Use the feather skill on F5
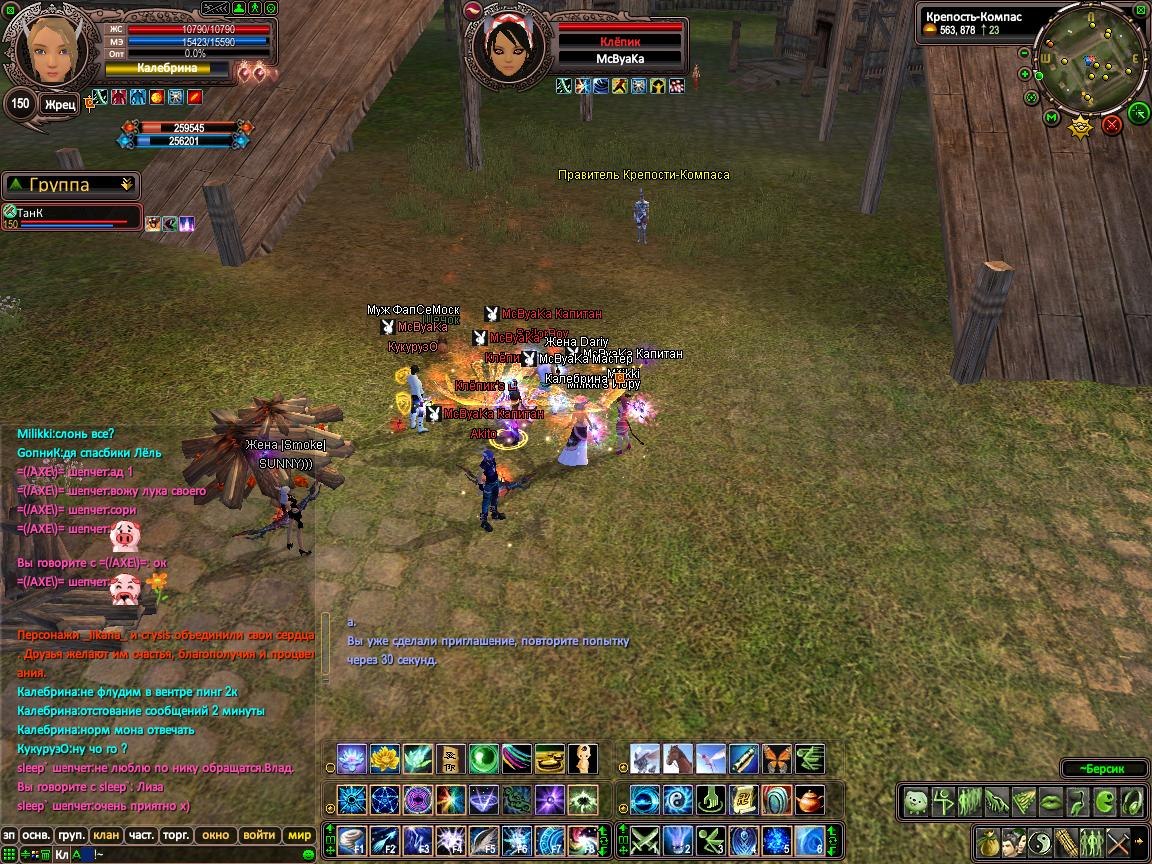The image size is (1152, 864). coord(484,839)
